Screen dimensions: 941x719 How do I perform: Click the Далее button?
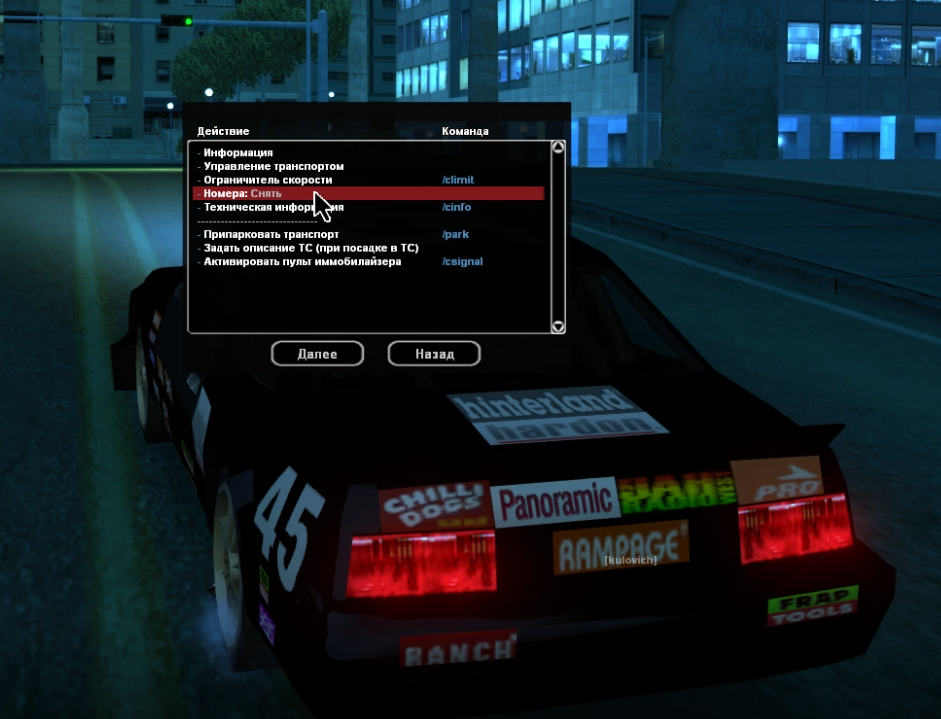317,354
